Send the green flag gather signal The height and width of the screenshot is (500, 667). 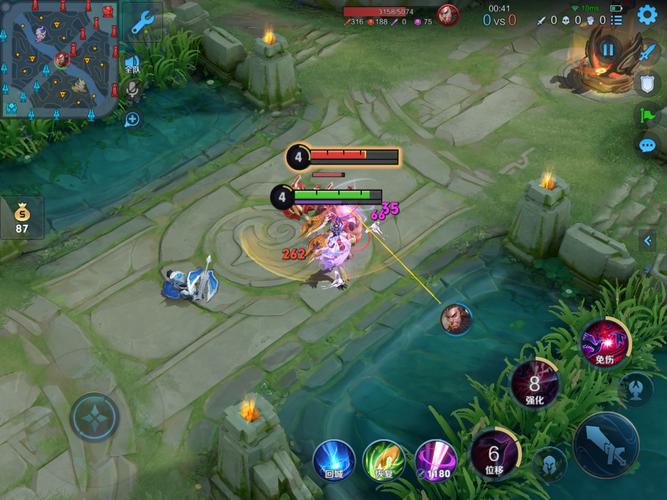pos(647,114)
